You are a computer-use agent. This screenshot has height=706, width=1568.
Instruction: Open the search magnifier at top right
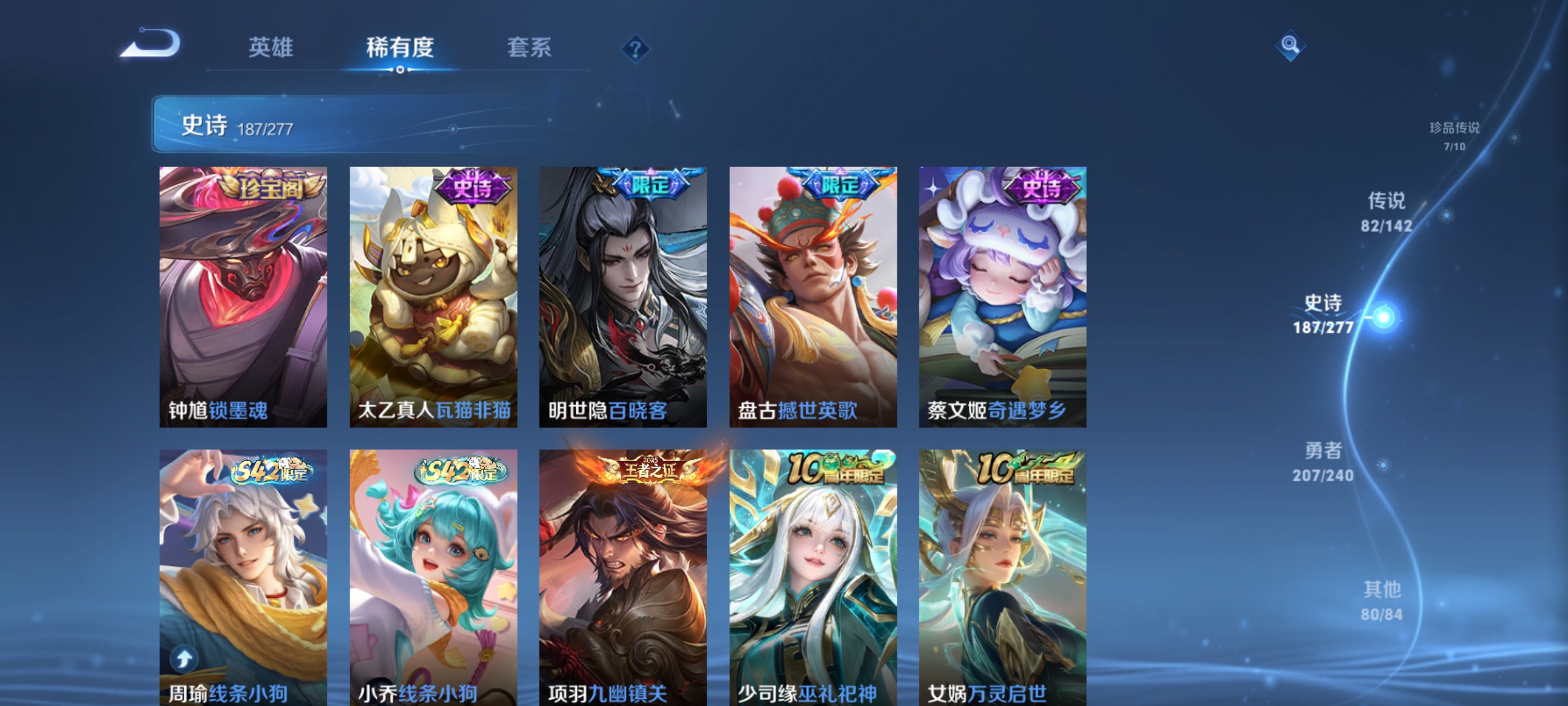coord(1291,46)
